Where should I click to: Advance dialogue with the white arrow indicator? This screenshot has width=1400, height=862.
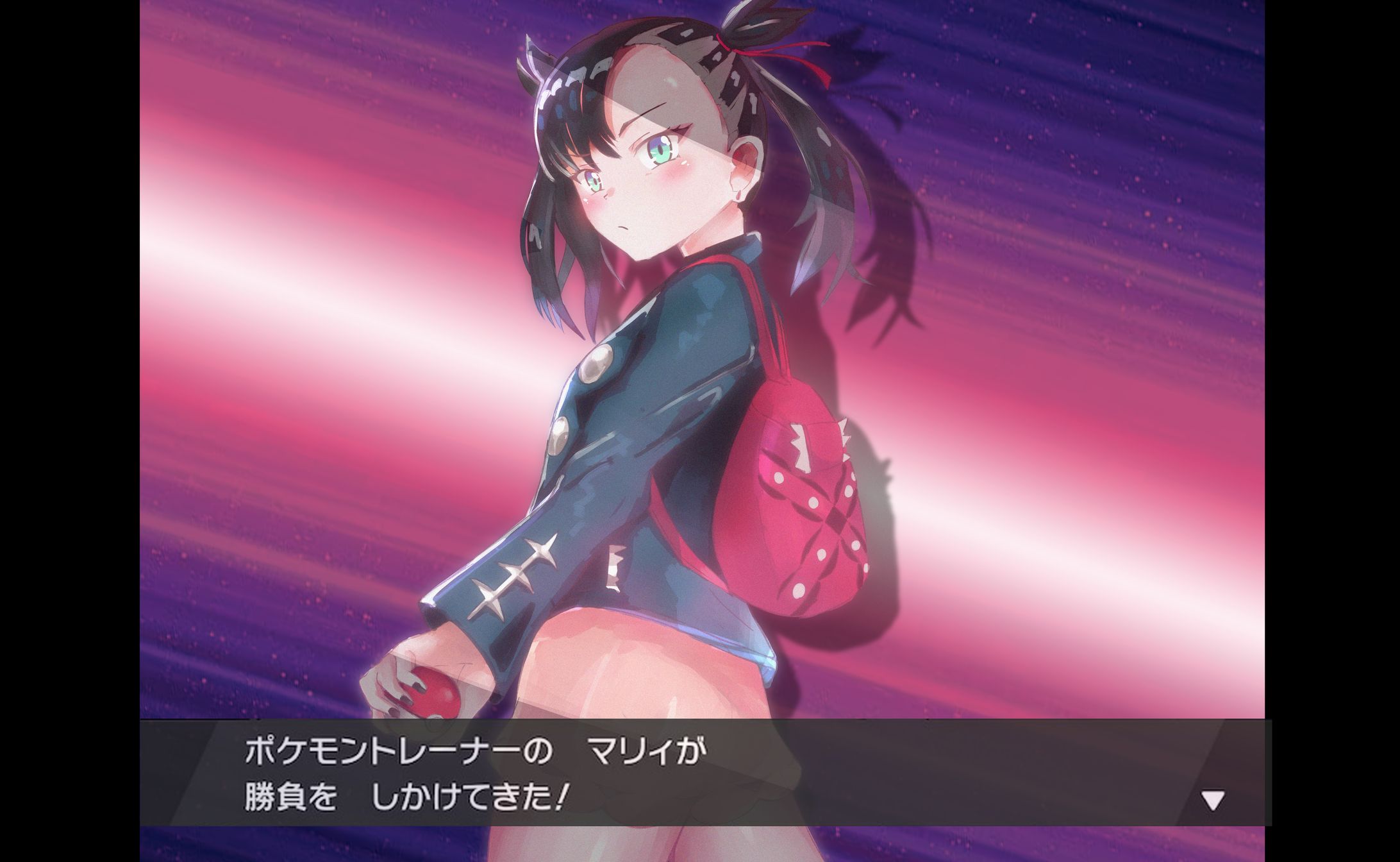(x=1212, y=800)
